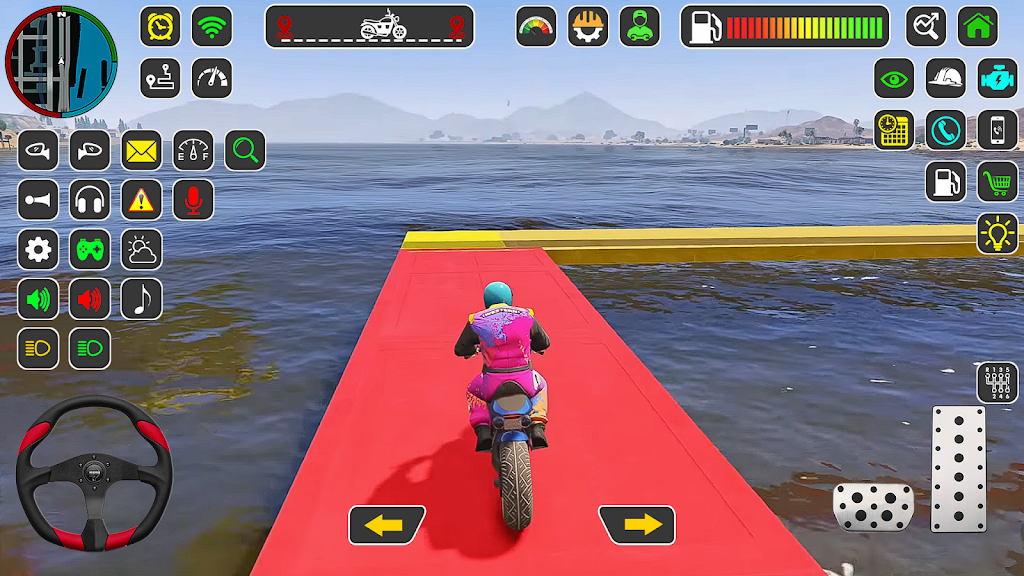
Task: Steer right with the yellow right arrow
Action: tap(637, 525)
